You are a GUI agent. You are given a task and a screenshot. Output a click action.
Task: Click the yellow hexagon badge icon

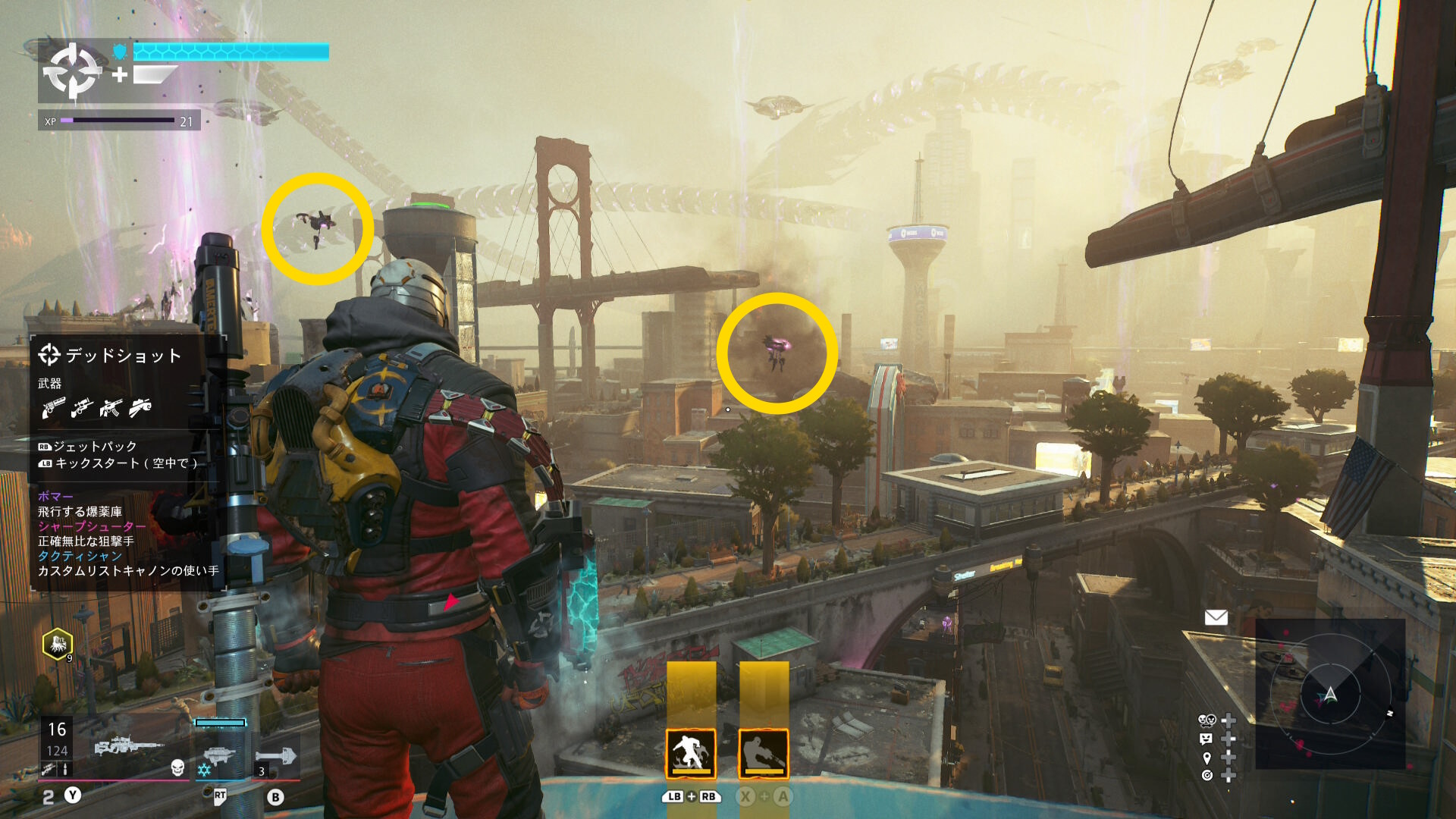pyautogui.click(x=58, y=645)
